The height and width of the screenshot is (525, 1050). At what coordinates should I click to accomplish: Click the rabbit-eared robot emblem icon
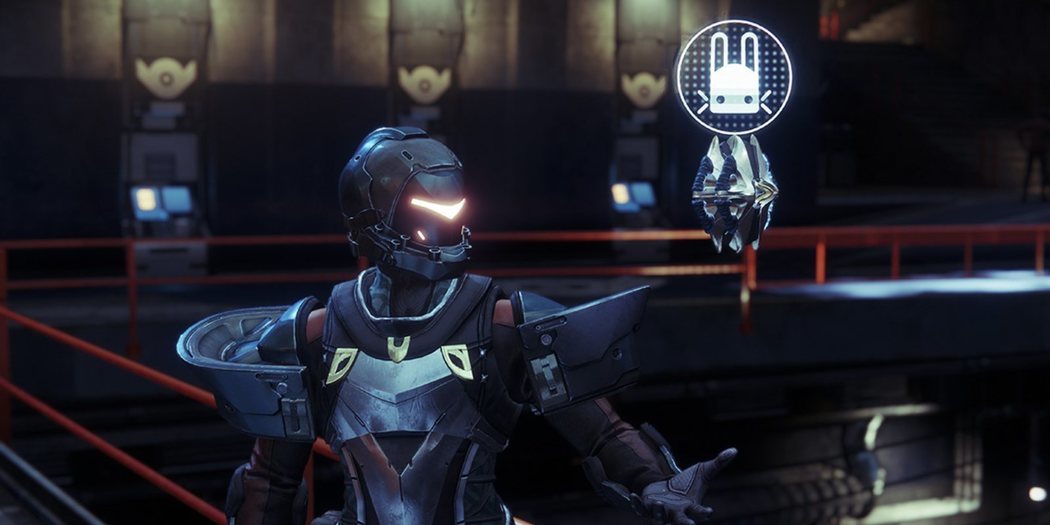coord(733,77)
